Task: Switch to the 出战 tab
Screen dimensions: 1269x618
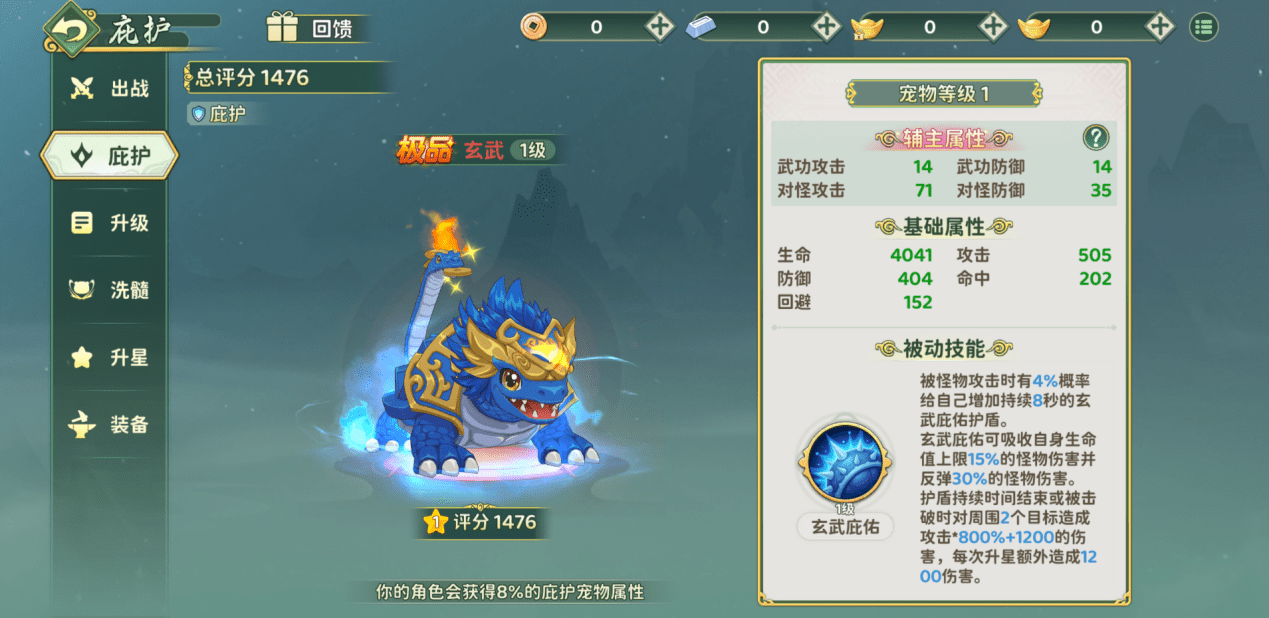Action: [x=110, y=88]
